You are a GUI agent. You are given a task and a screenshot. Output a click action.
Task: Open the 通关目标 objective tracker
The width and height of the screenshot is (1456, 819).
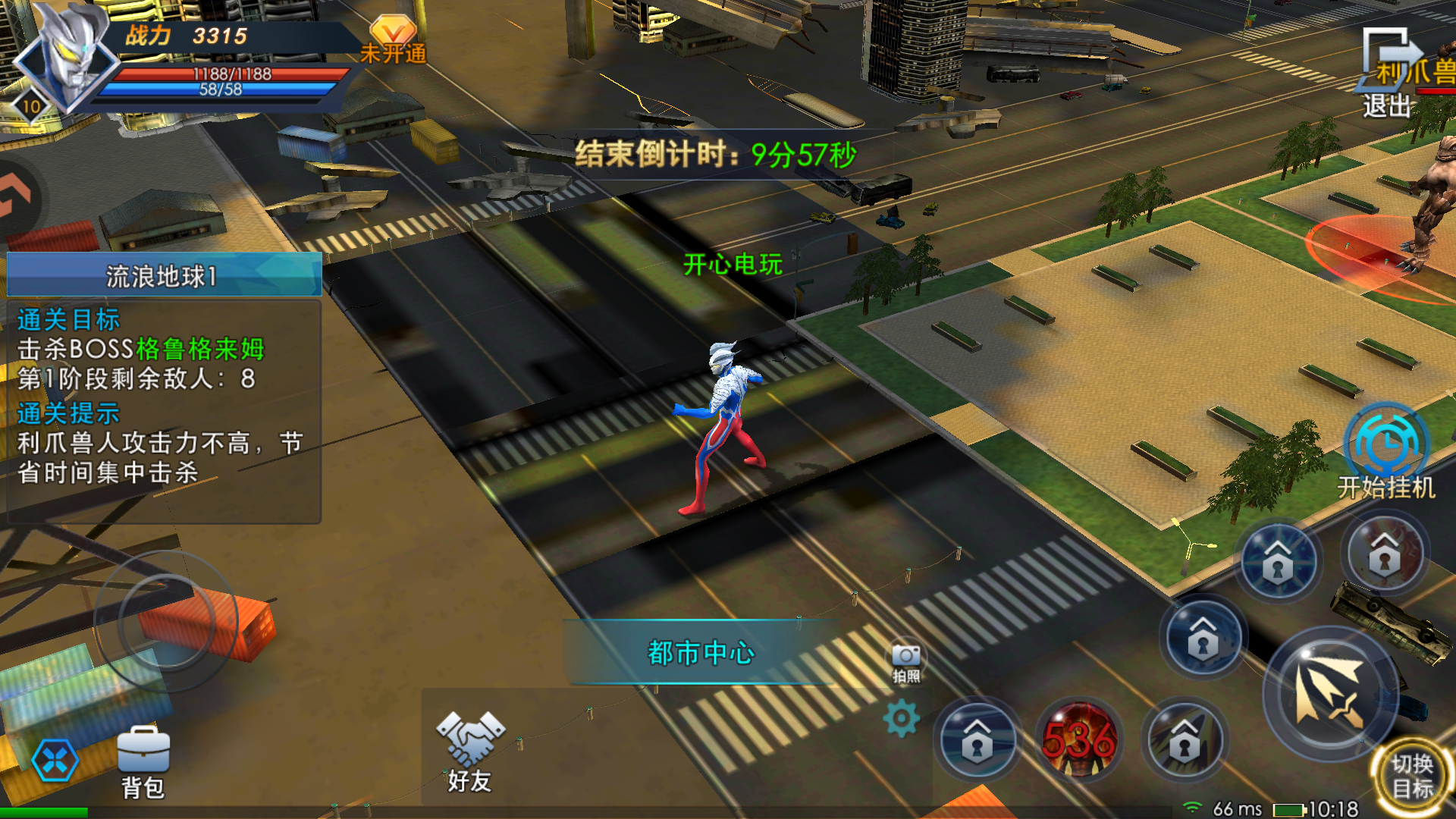(68, 320)
